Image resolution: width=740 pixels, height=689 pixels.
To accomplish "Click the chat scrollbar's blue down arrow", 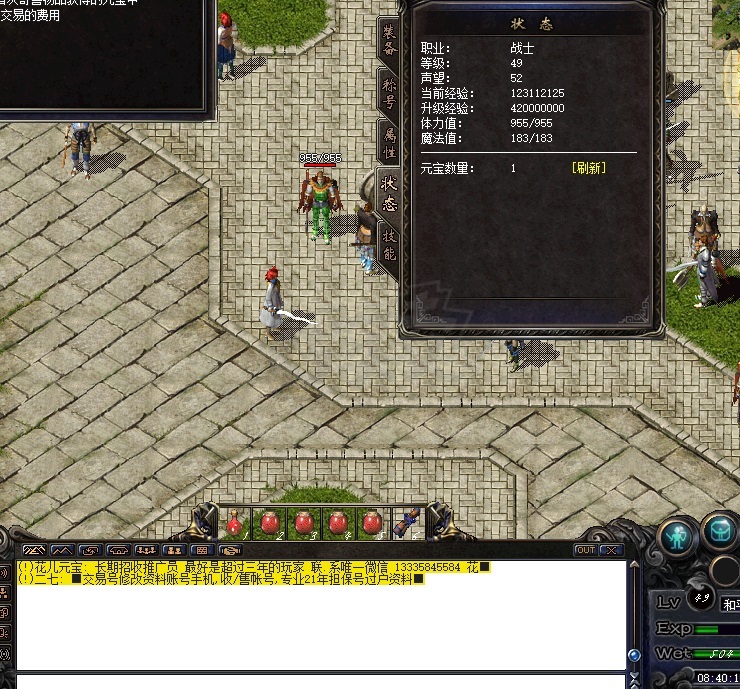I will pyautogui.click(x=633, y=656).
